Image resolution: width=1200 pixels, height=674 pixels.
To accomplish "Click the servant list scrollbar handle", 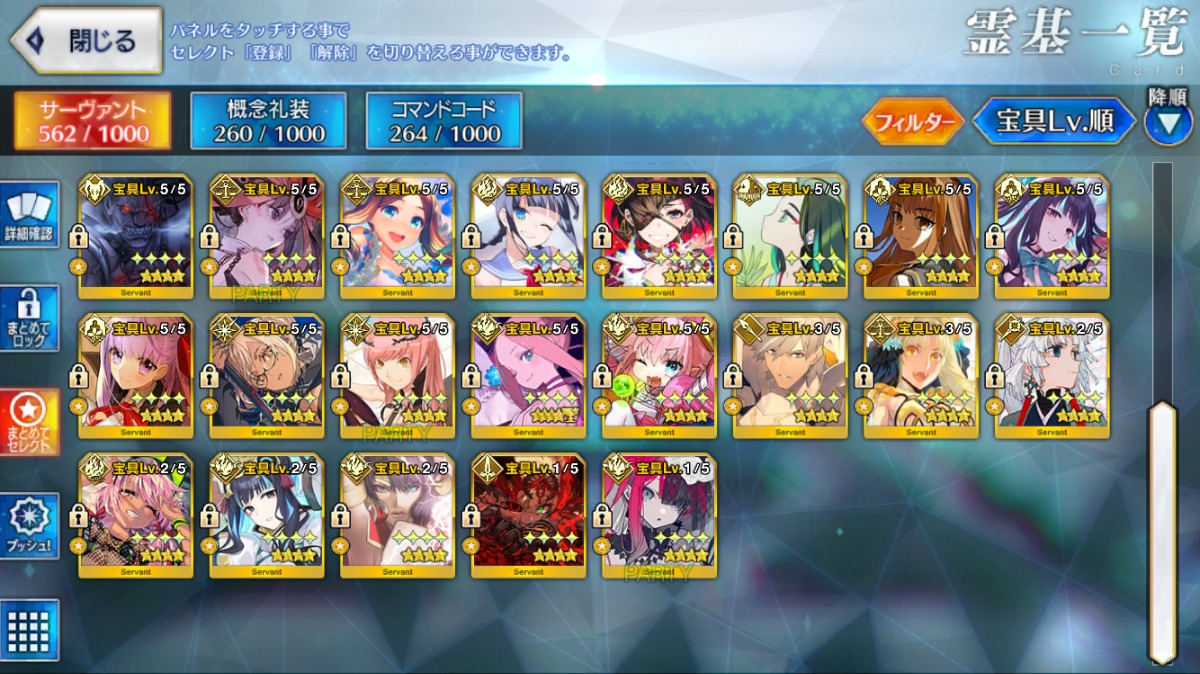I will tap(1163, 530).
